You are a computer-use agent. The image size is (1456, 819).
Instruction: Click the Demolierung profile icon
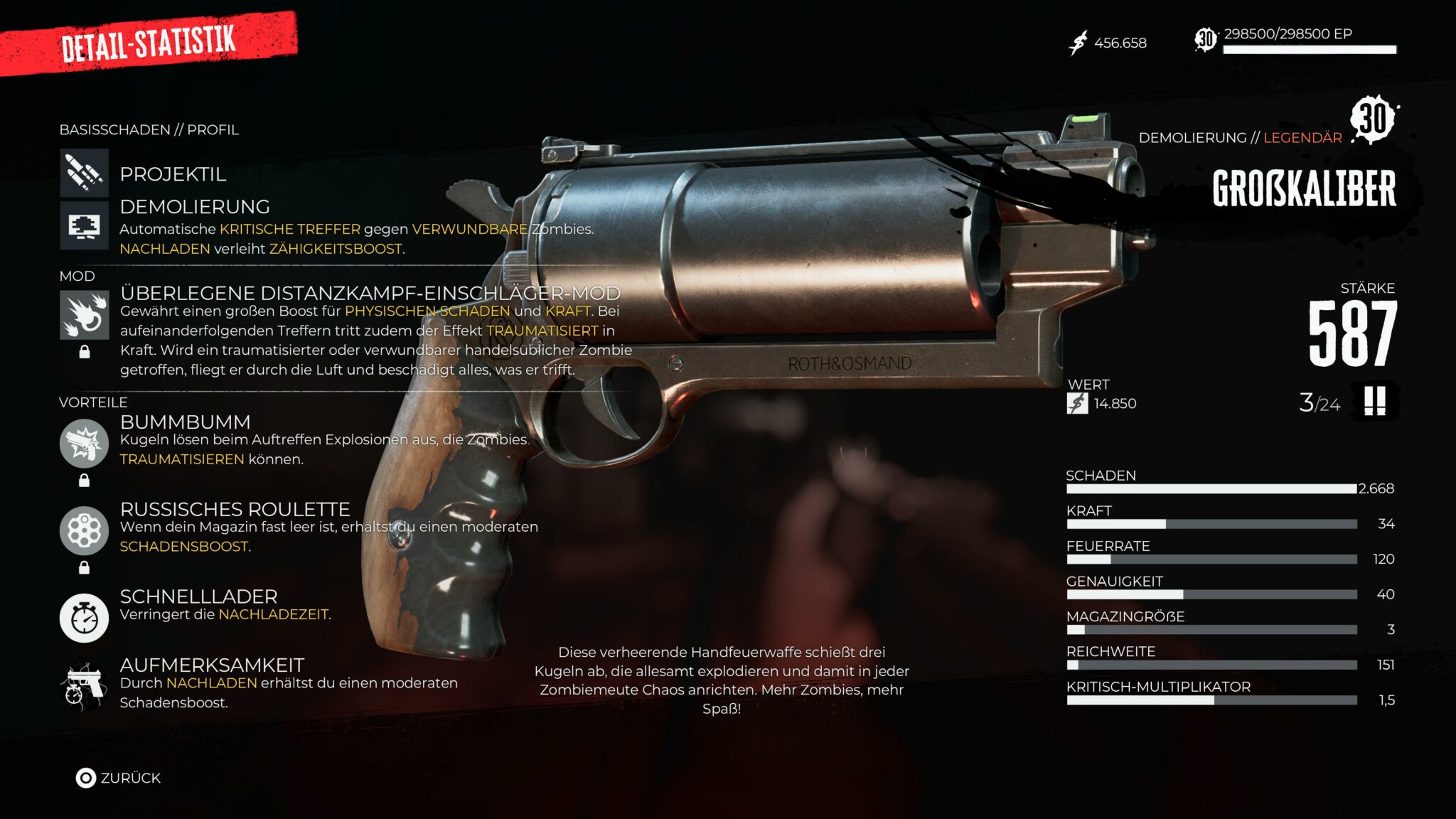pos(84,225)
